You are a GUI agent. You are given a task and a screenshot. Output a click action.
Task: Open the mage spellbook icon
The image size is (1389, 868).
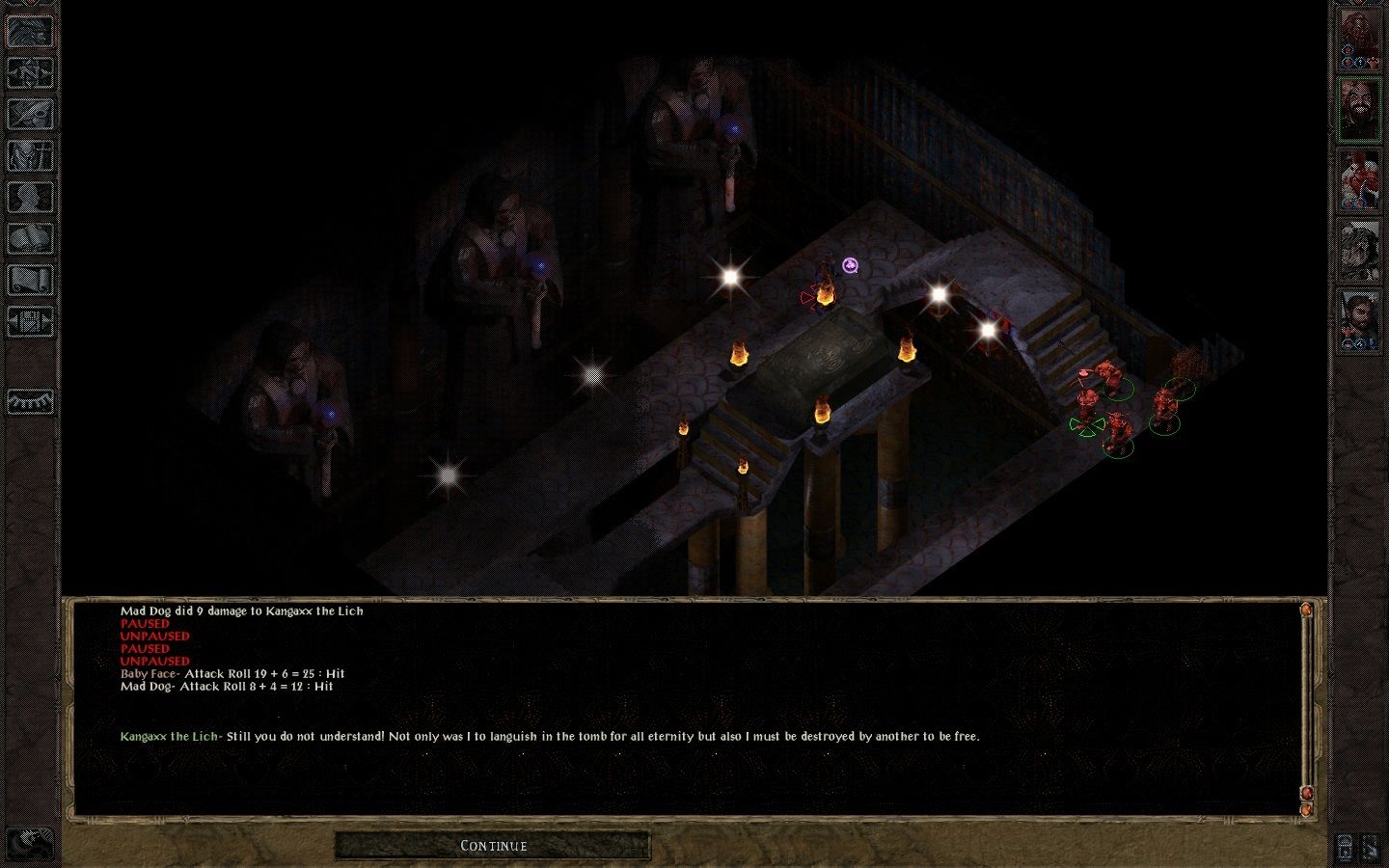coord(31,238)
